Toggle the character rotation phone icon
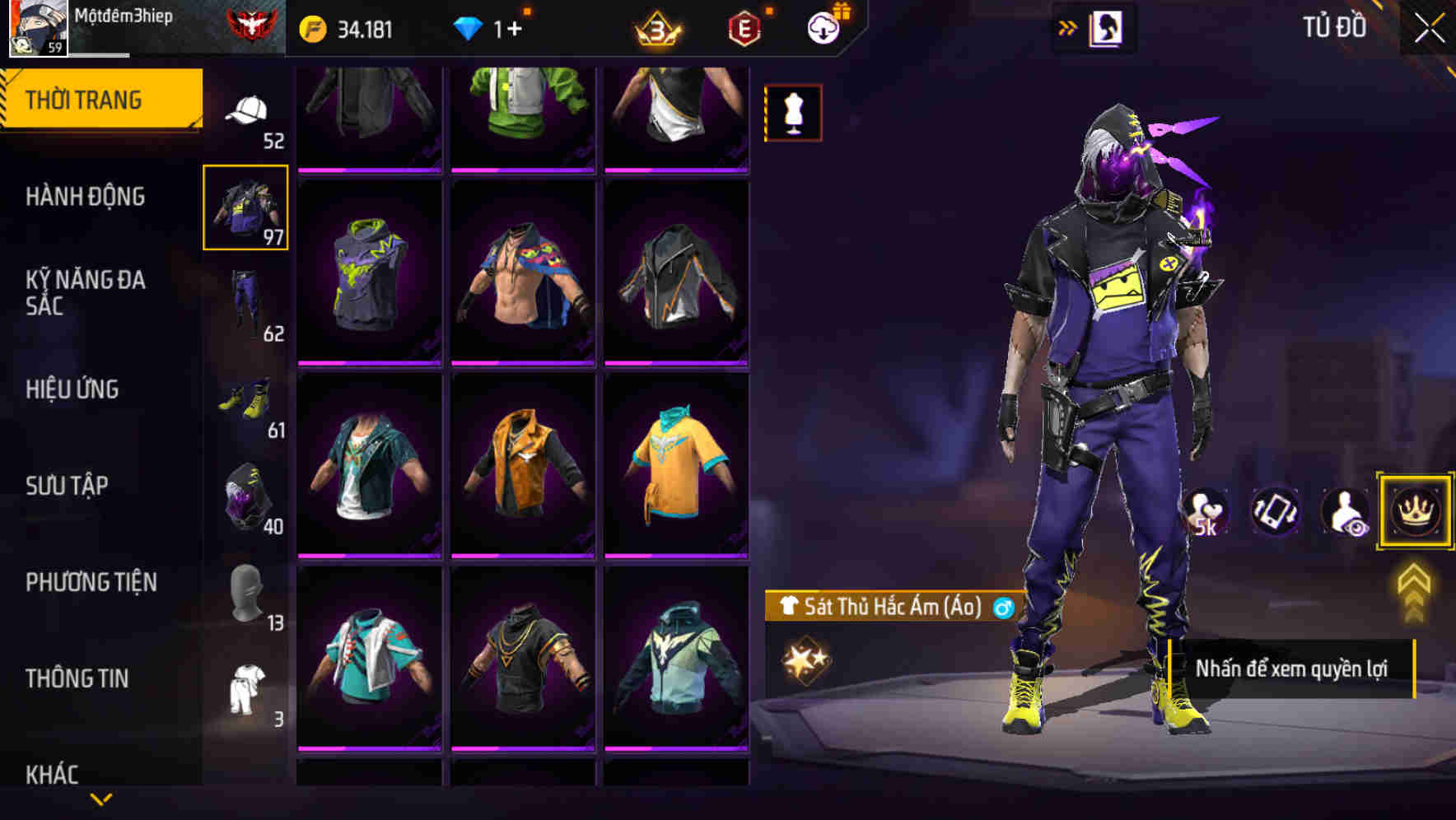The width and height of the screenshot is (1456, 820). point(1275,512)
